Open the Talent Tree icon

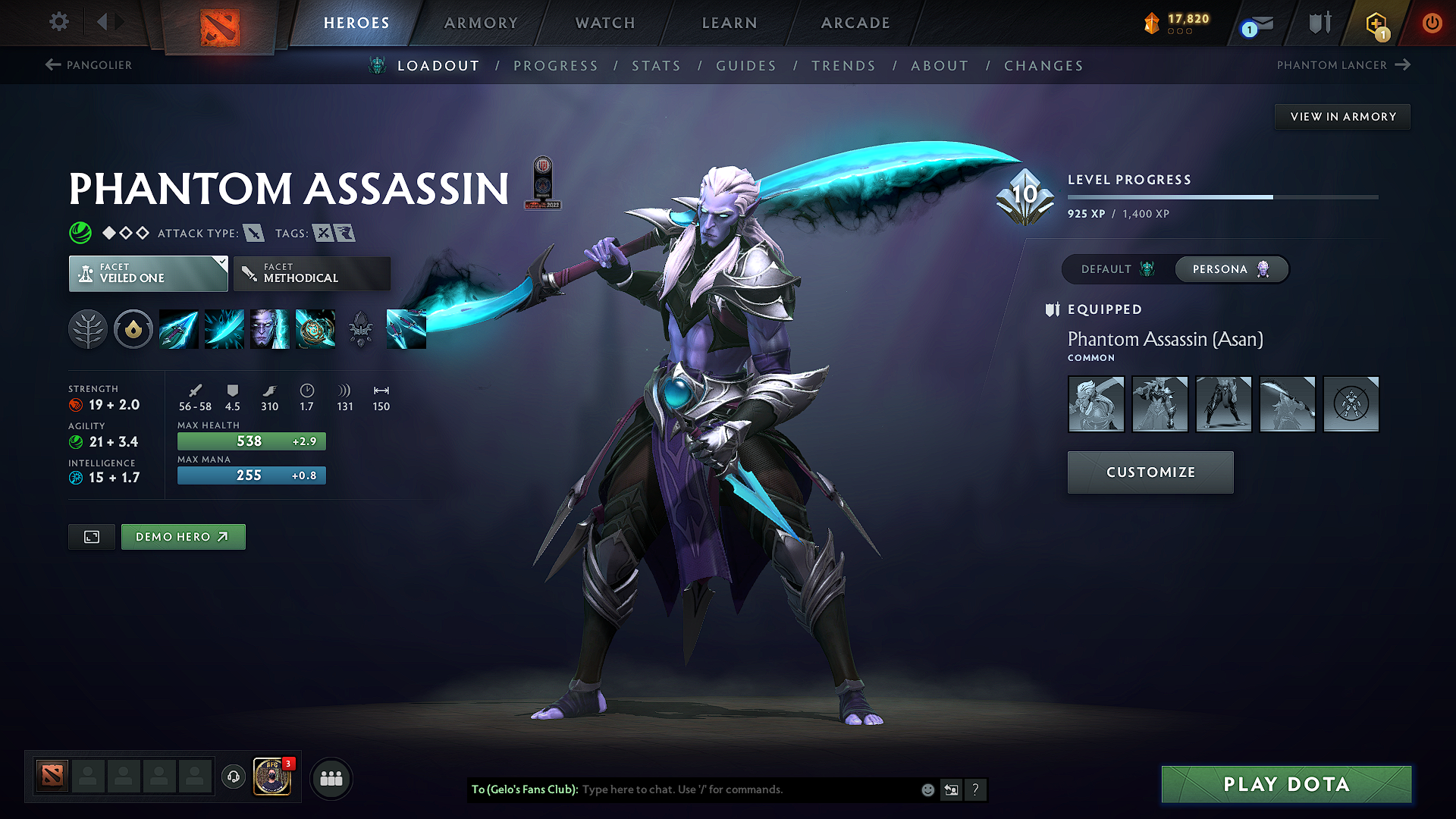click(88, 329)
